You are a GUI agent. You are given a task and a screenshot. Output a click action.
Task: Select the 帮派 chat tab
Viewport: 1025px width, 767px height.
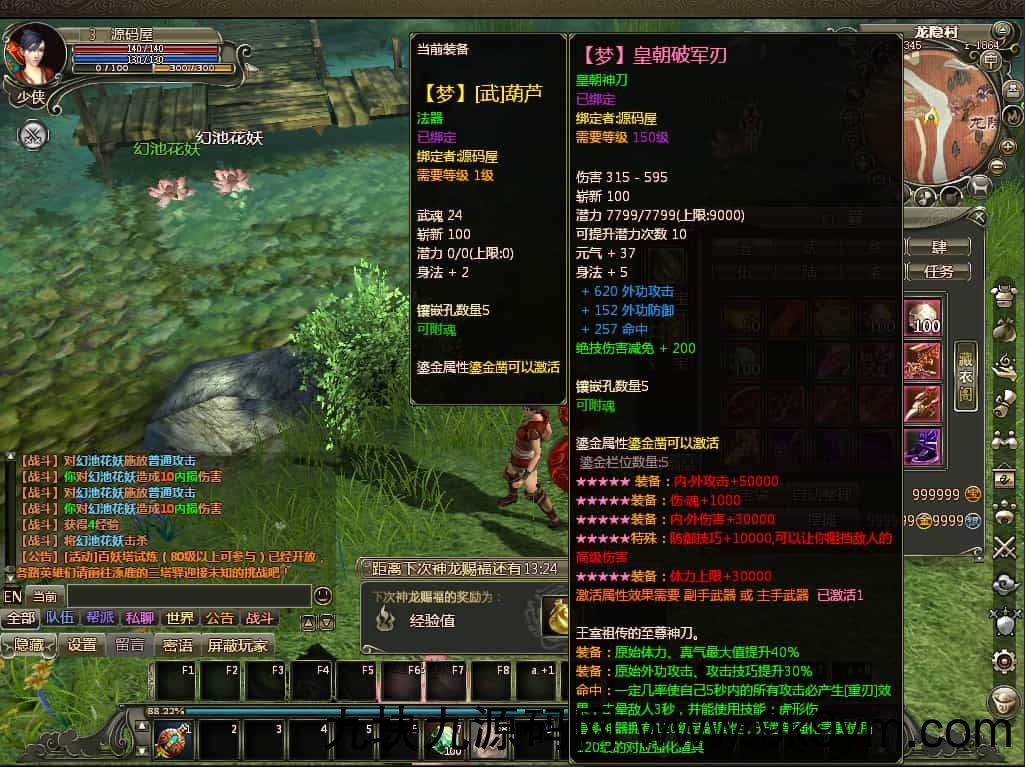click(x=100, y=619)
